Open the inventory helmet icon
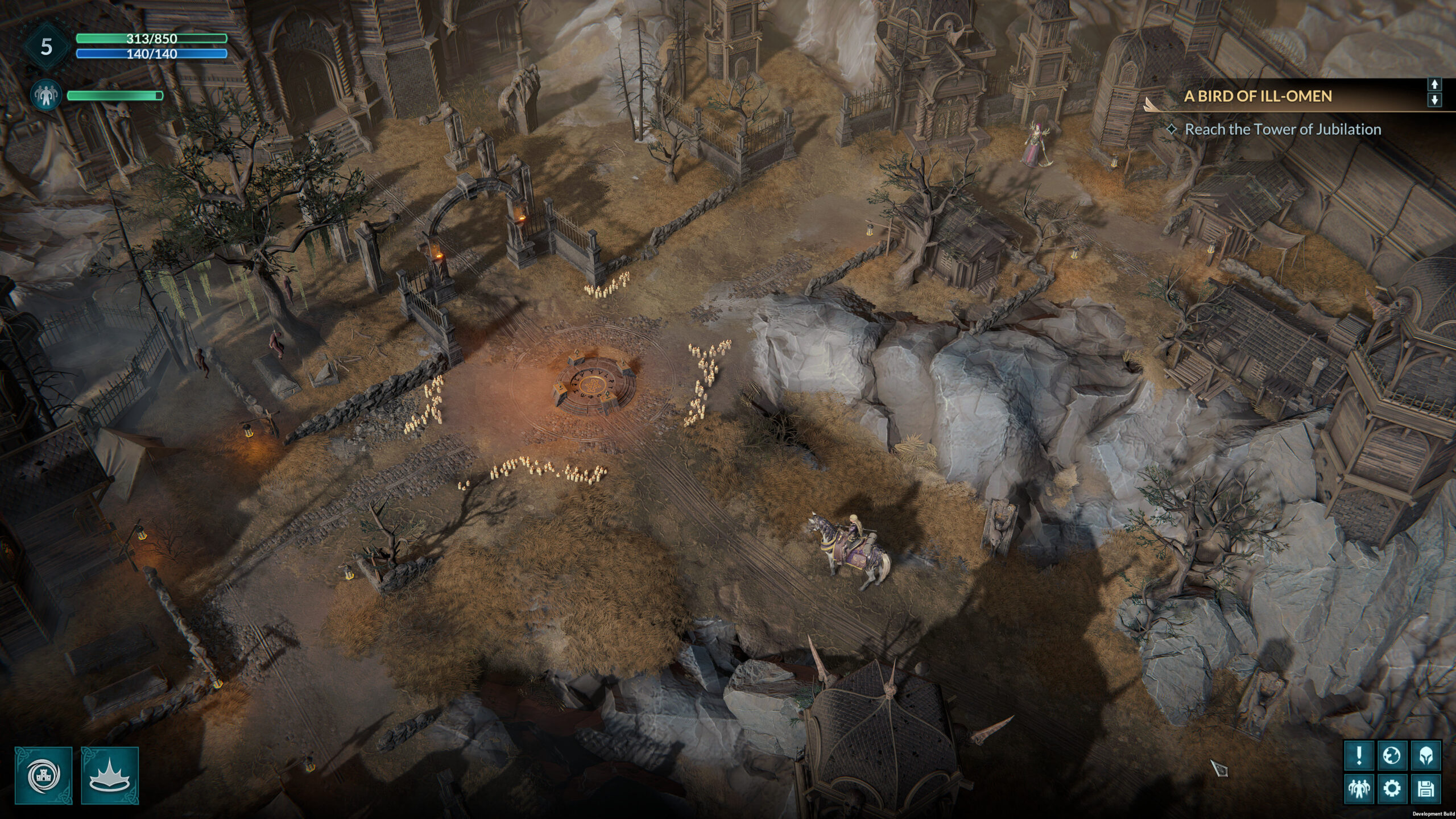The image size is (1456, 819). pyautogui.click(x=1426, y=755)
